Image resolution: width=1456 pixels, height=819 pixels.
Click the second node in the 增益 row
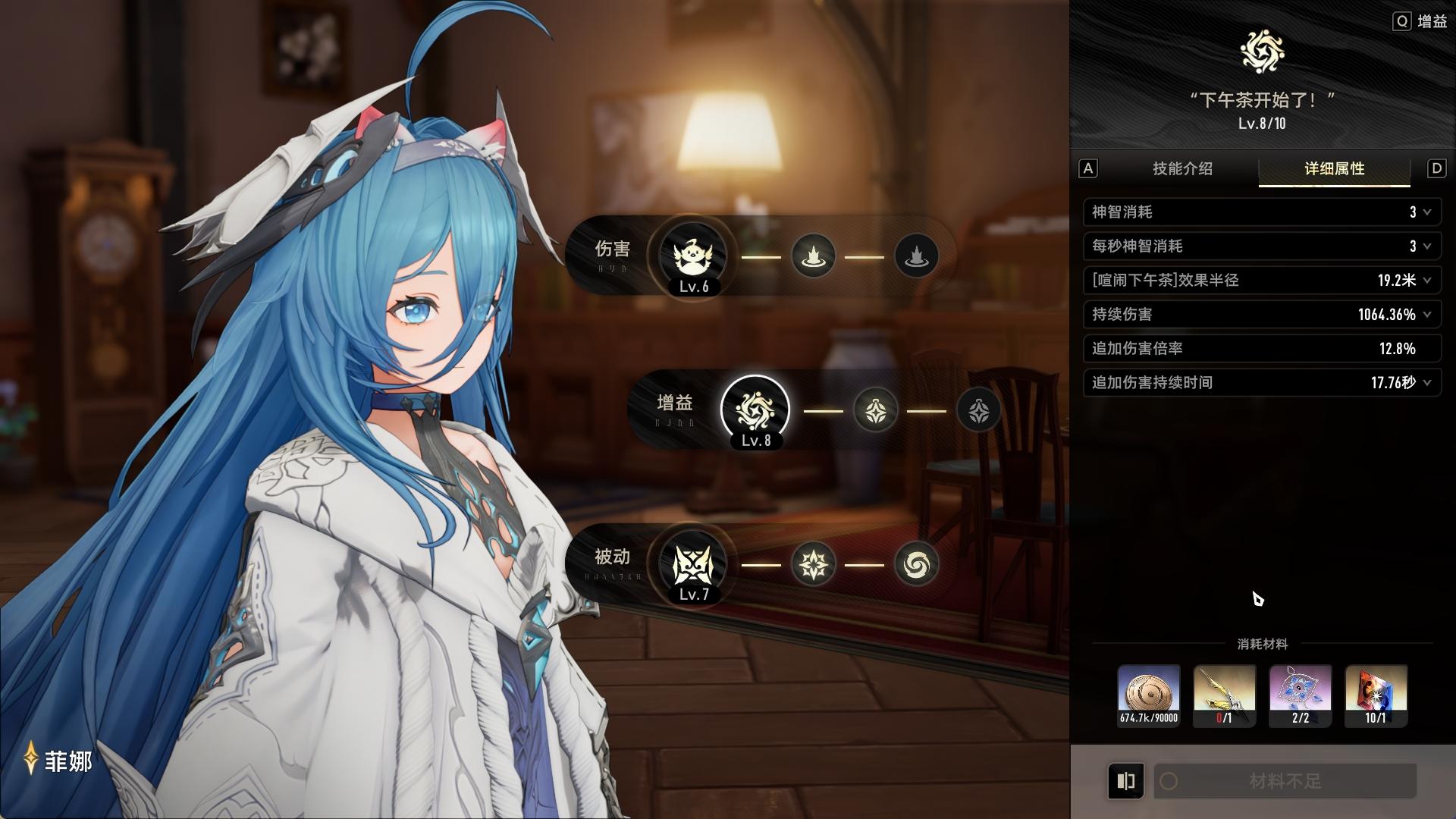pyautogui.click(x=875, y=410)
